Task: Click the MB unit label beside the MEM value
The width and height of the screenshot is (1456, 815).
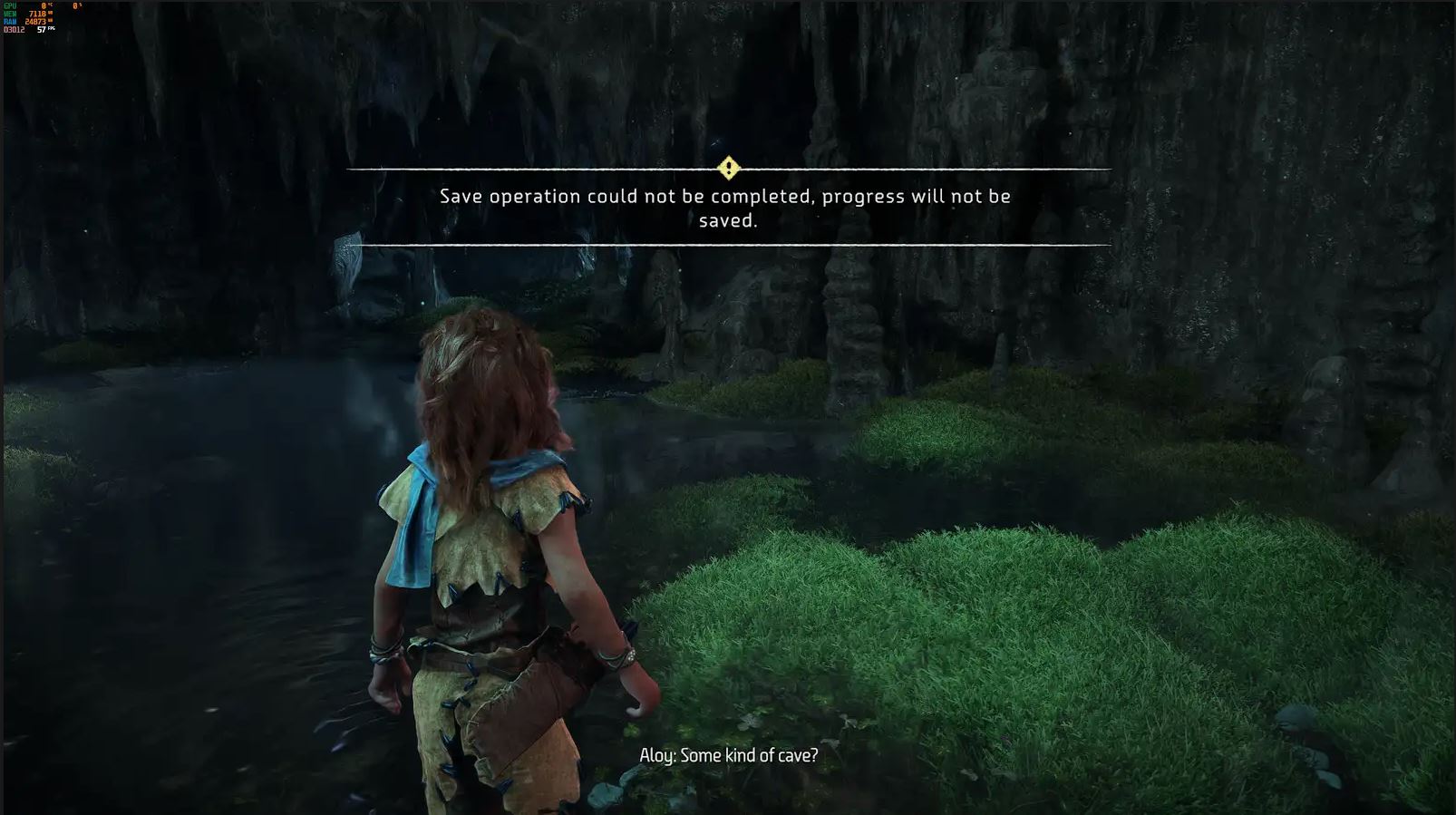Action: pyautogui.click(x=52, y=15)
